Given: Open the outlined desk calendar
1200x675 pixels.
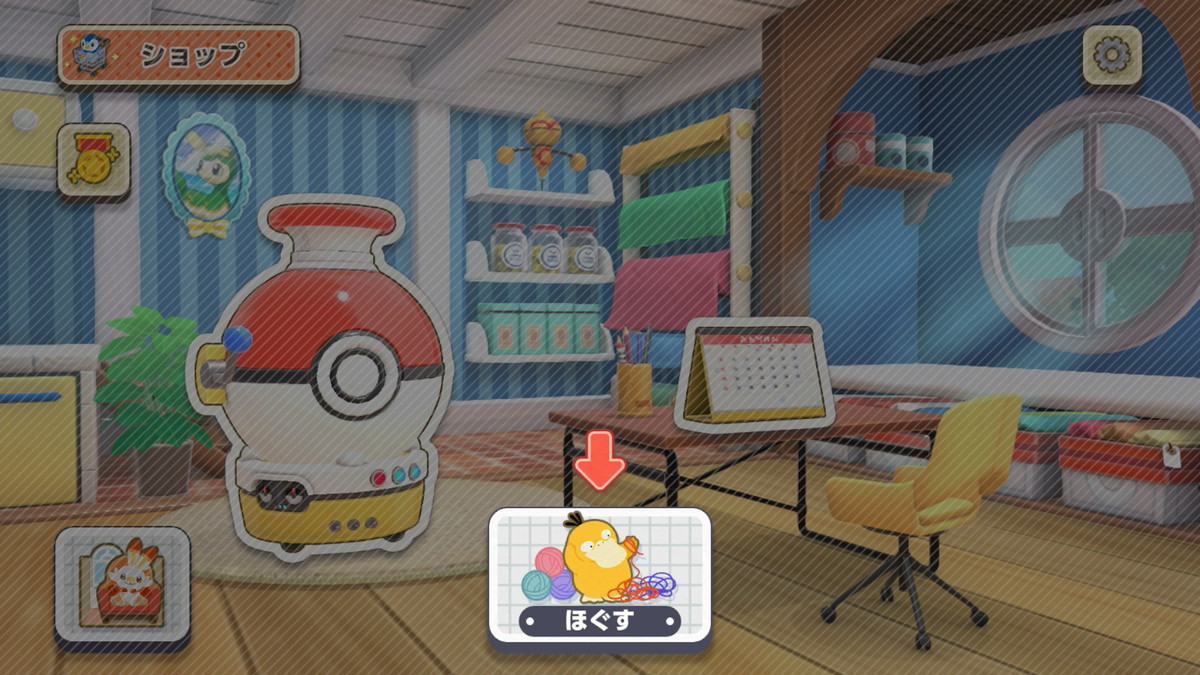Looking at the screenshot, I should [753, 373].
